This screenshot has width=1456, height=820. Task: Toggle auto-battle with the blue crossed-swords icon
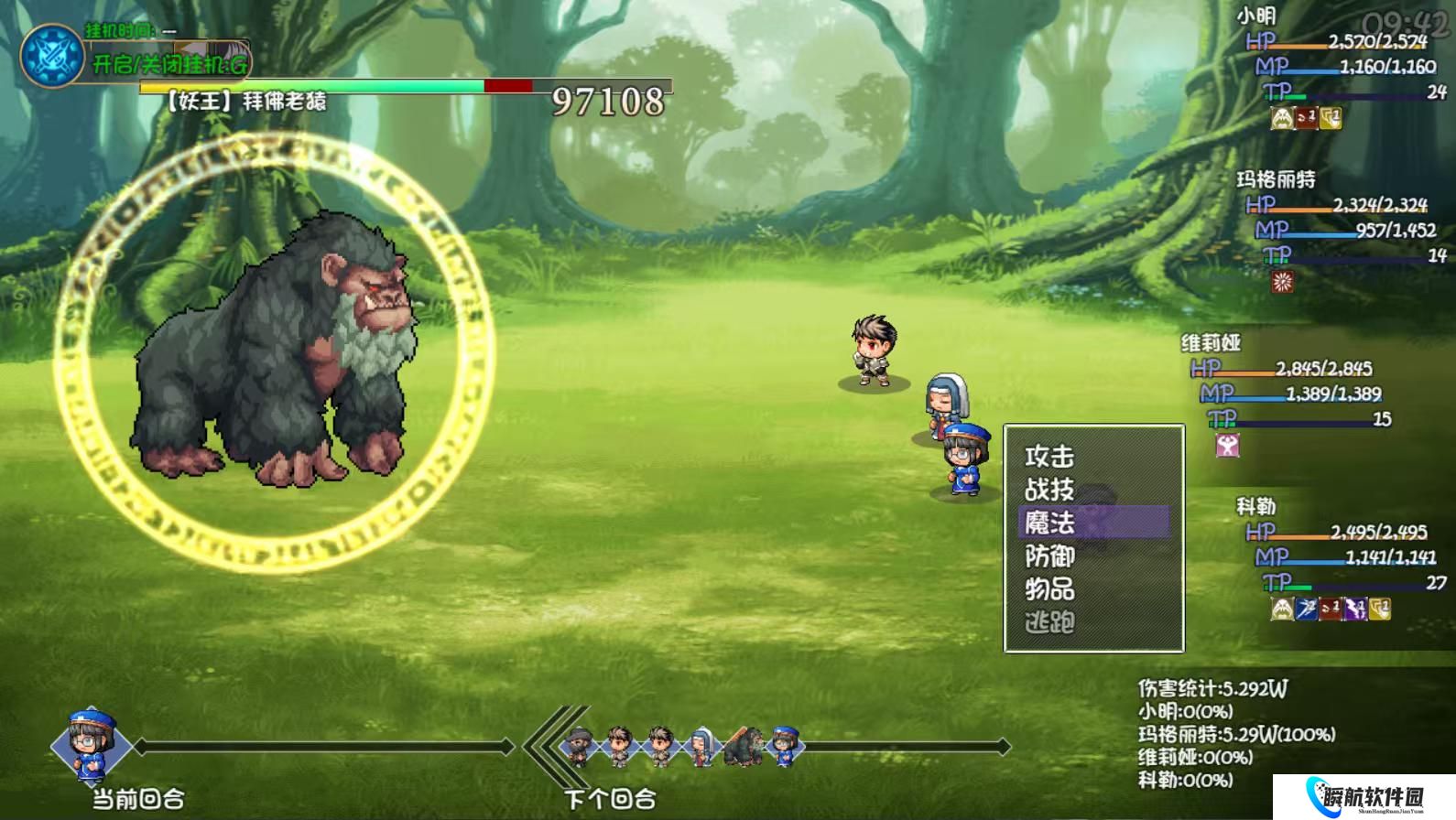pos(52,56)
